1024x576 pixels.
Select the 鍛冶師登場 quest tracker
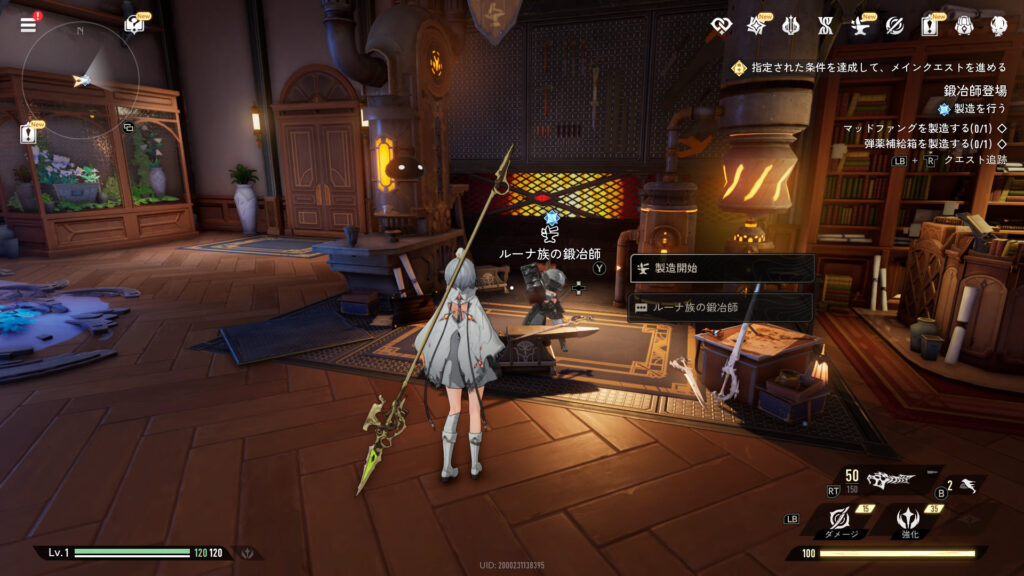[974, 91]
